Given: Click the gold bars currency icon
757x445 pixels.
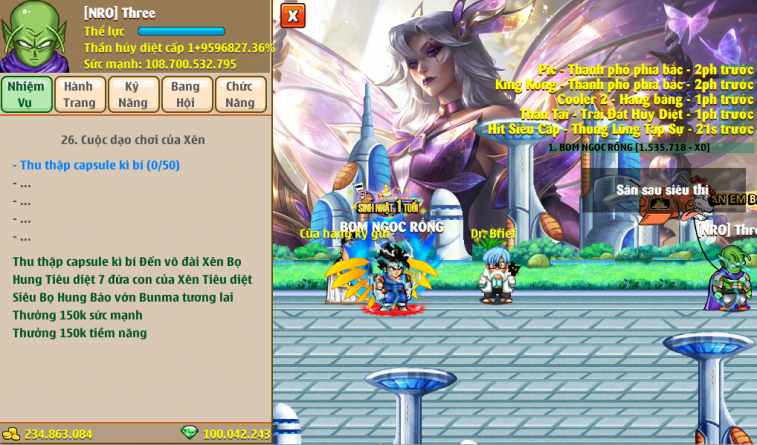Looking at the screenshot, I should pyautogui.click(x=11, y=434).
